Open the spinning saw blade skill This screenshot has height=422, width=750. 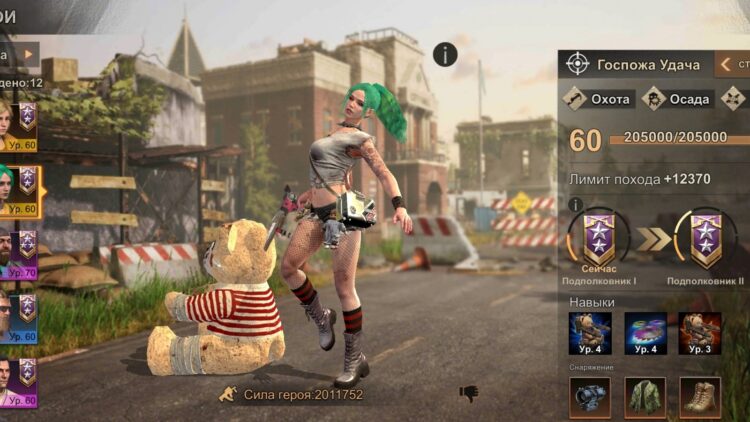coord(645,334)
